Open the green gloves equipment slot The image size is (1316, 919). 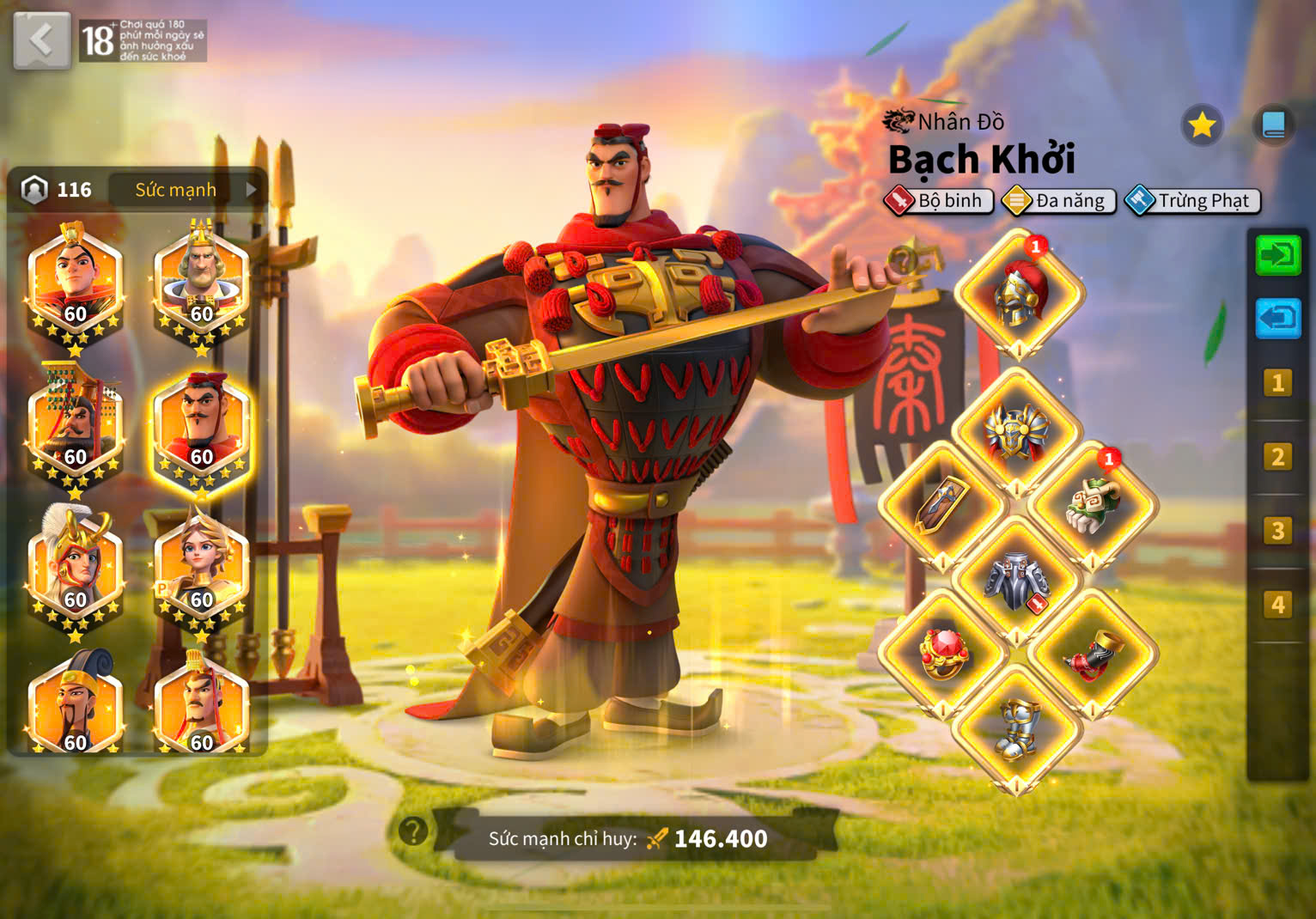pyautogui.click(x=1093, y=505)
